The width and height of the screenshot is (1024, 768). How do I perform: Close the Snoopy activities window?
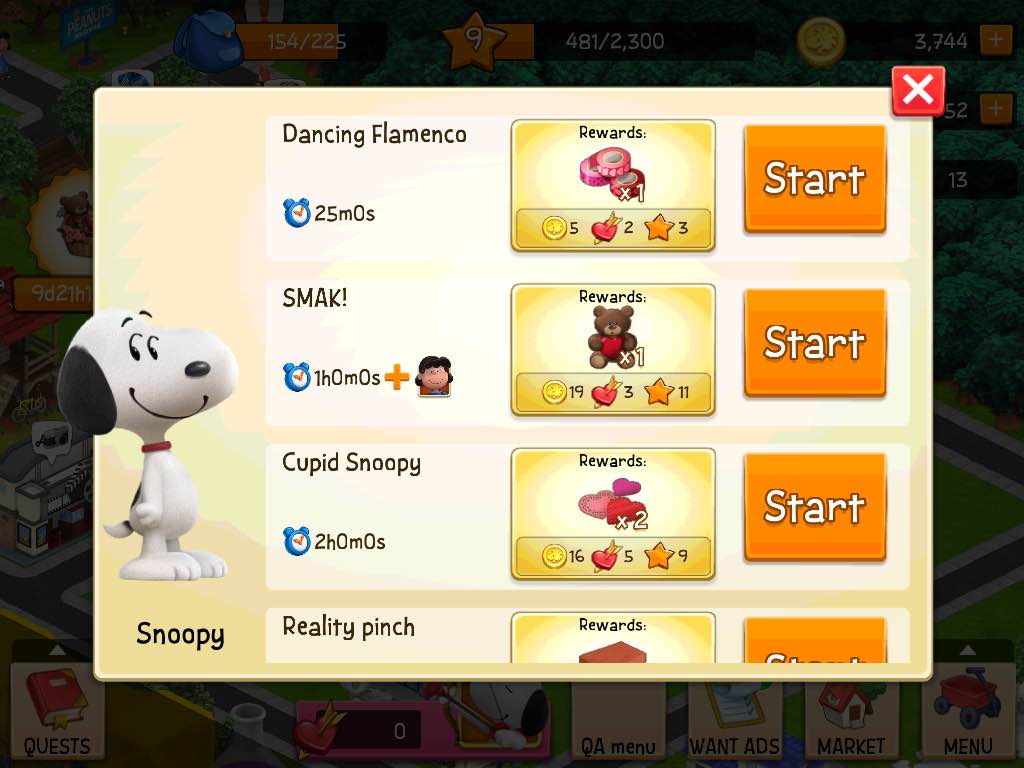[x=917, y=91]
